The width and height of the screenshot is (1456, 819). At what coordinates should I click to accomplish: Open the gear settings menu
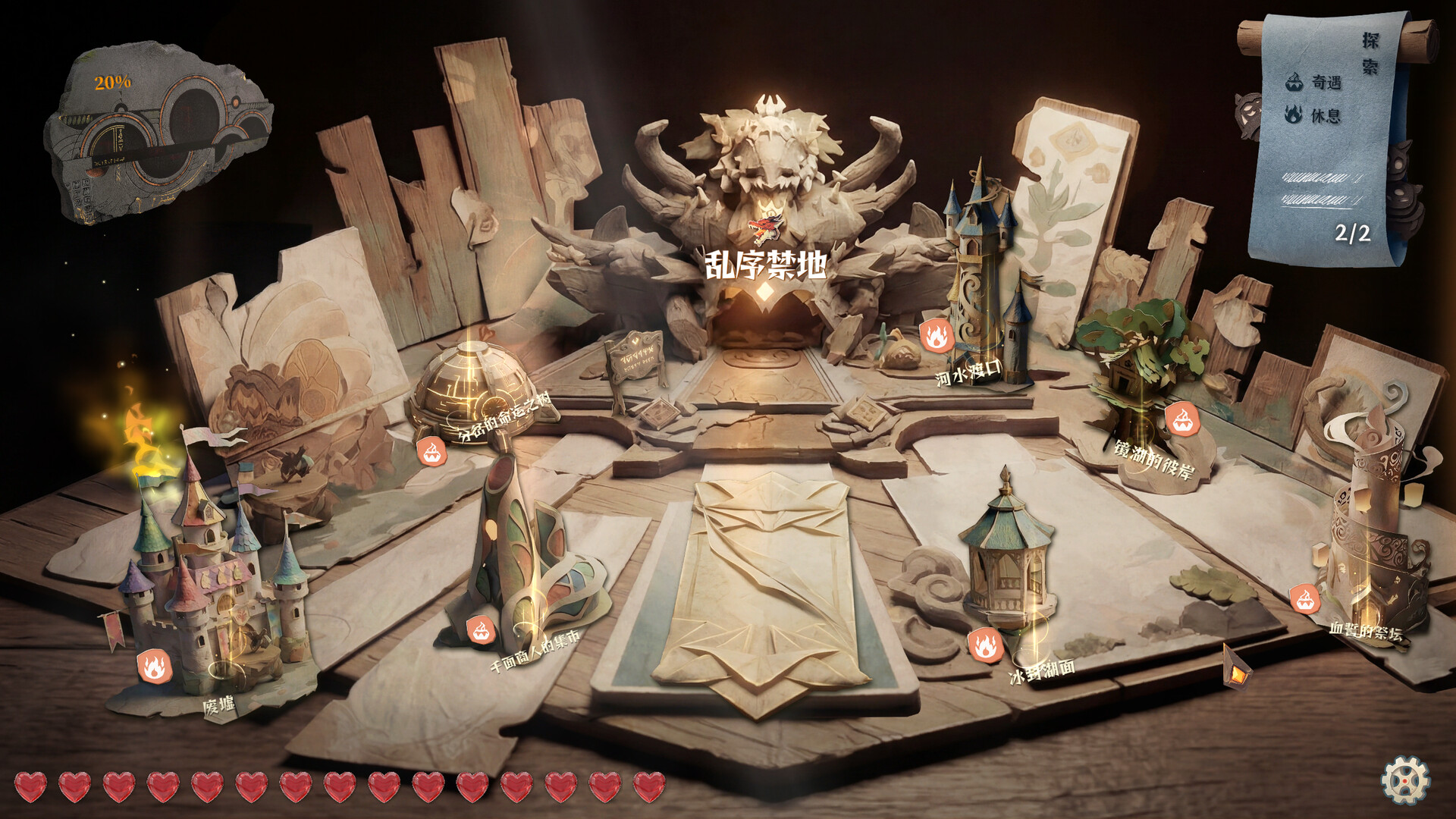click(1404, 780)
